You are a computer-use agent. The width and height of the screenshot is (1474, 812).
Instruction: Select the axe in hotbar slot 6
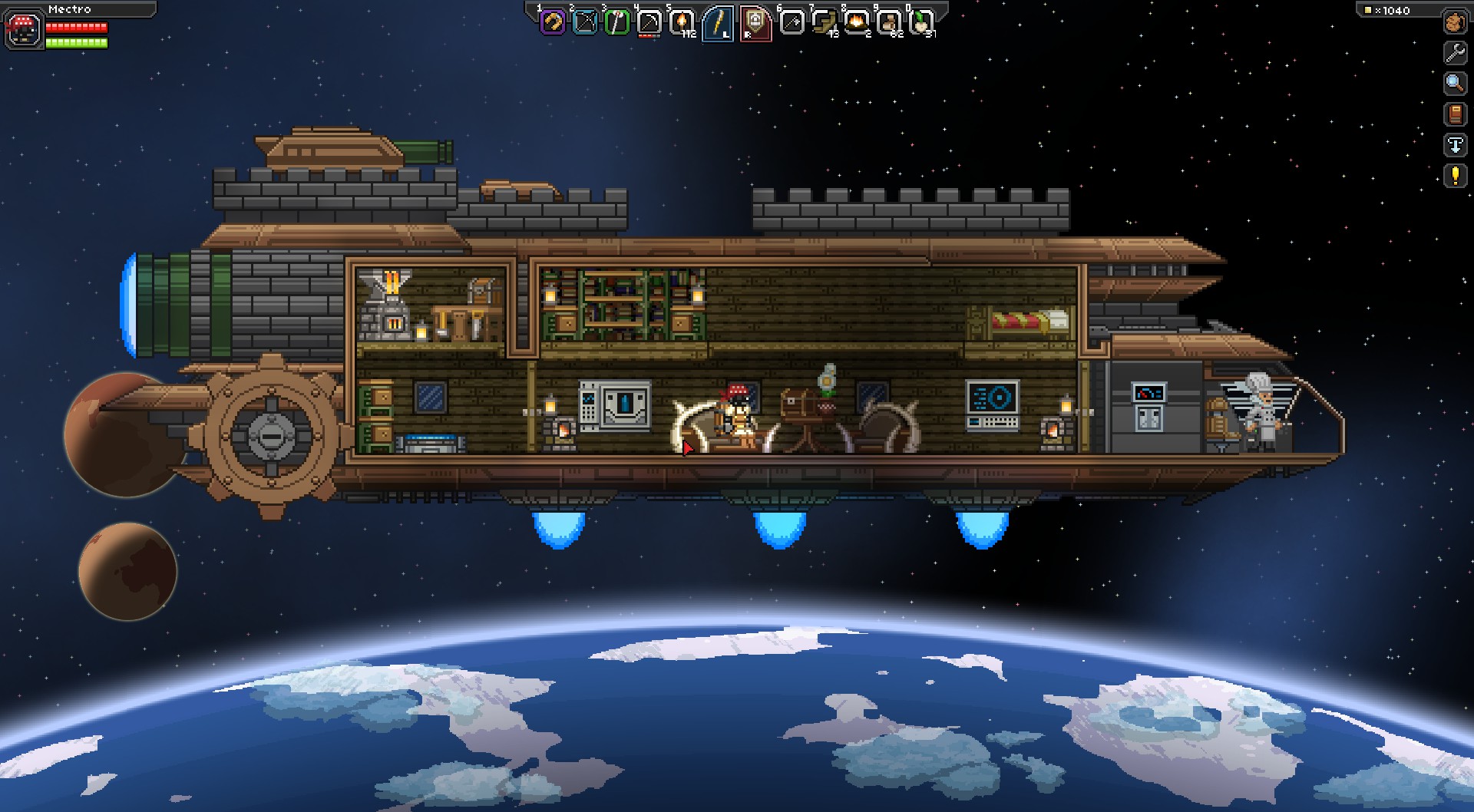pyautogui.click(x=791, y=22)
